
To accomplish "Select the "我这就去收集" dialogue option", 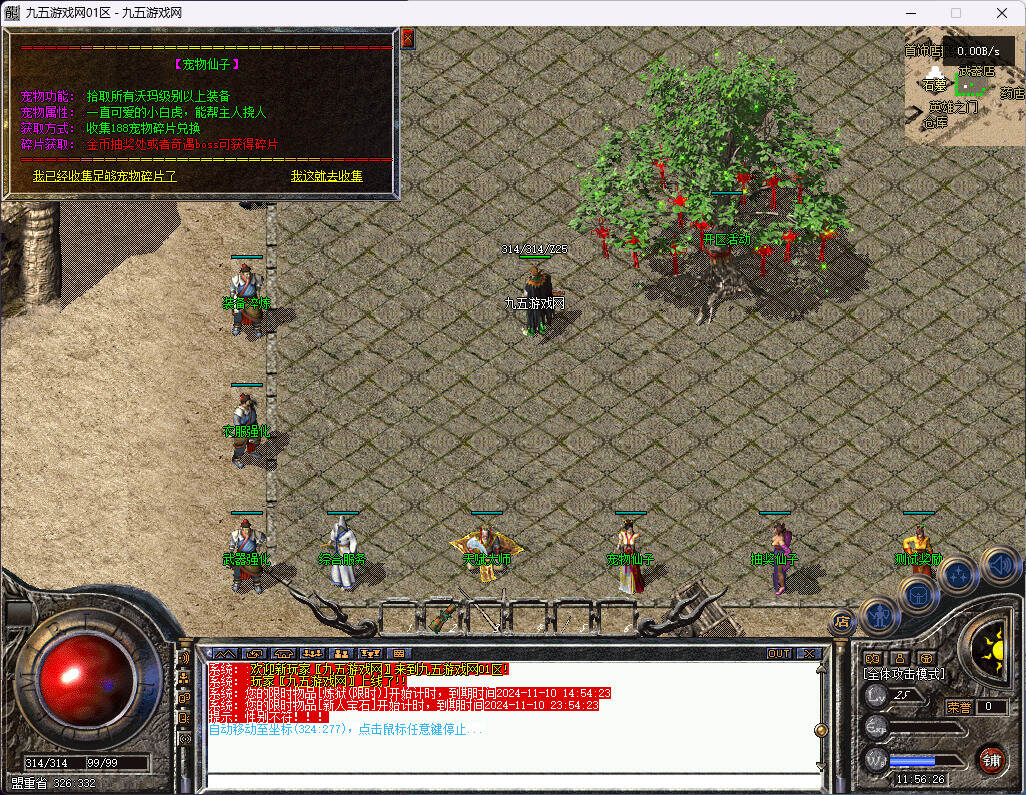I will coord(327,176).
